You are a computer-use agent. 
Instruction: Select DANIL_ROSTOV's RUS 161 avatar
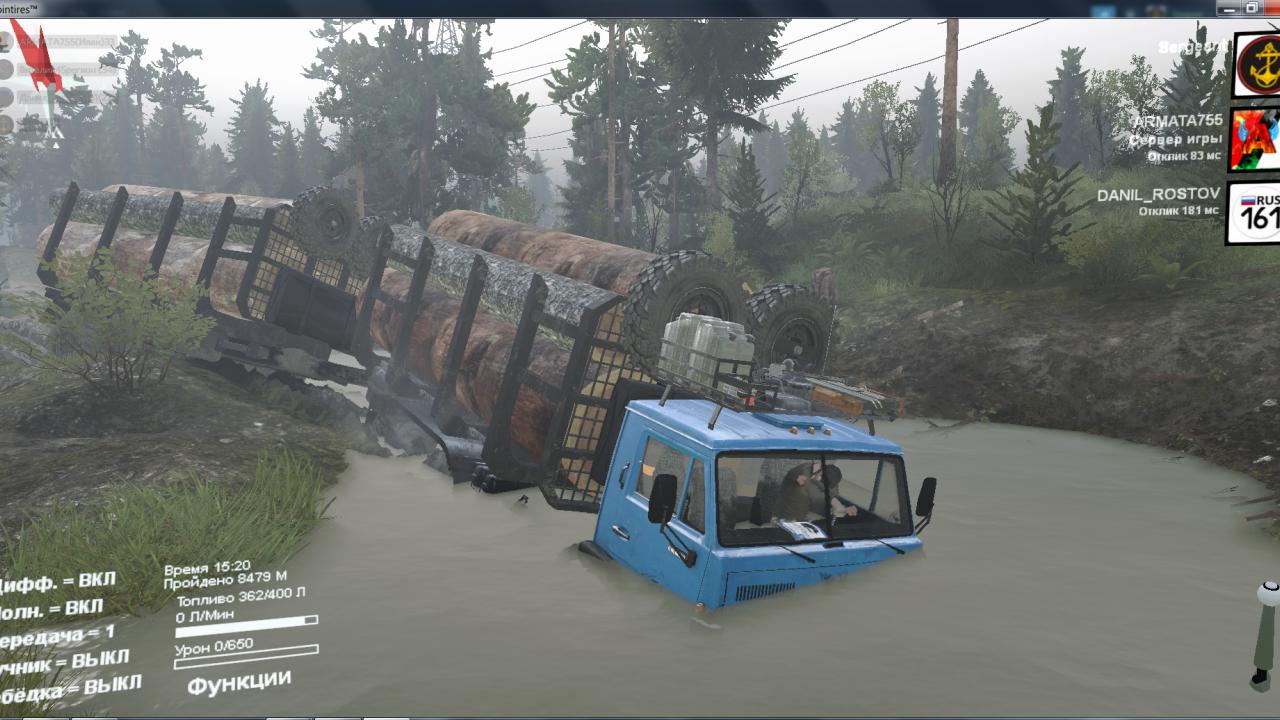[1255, 212]
